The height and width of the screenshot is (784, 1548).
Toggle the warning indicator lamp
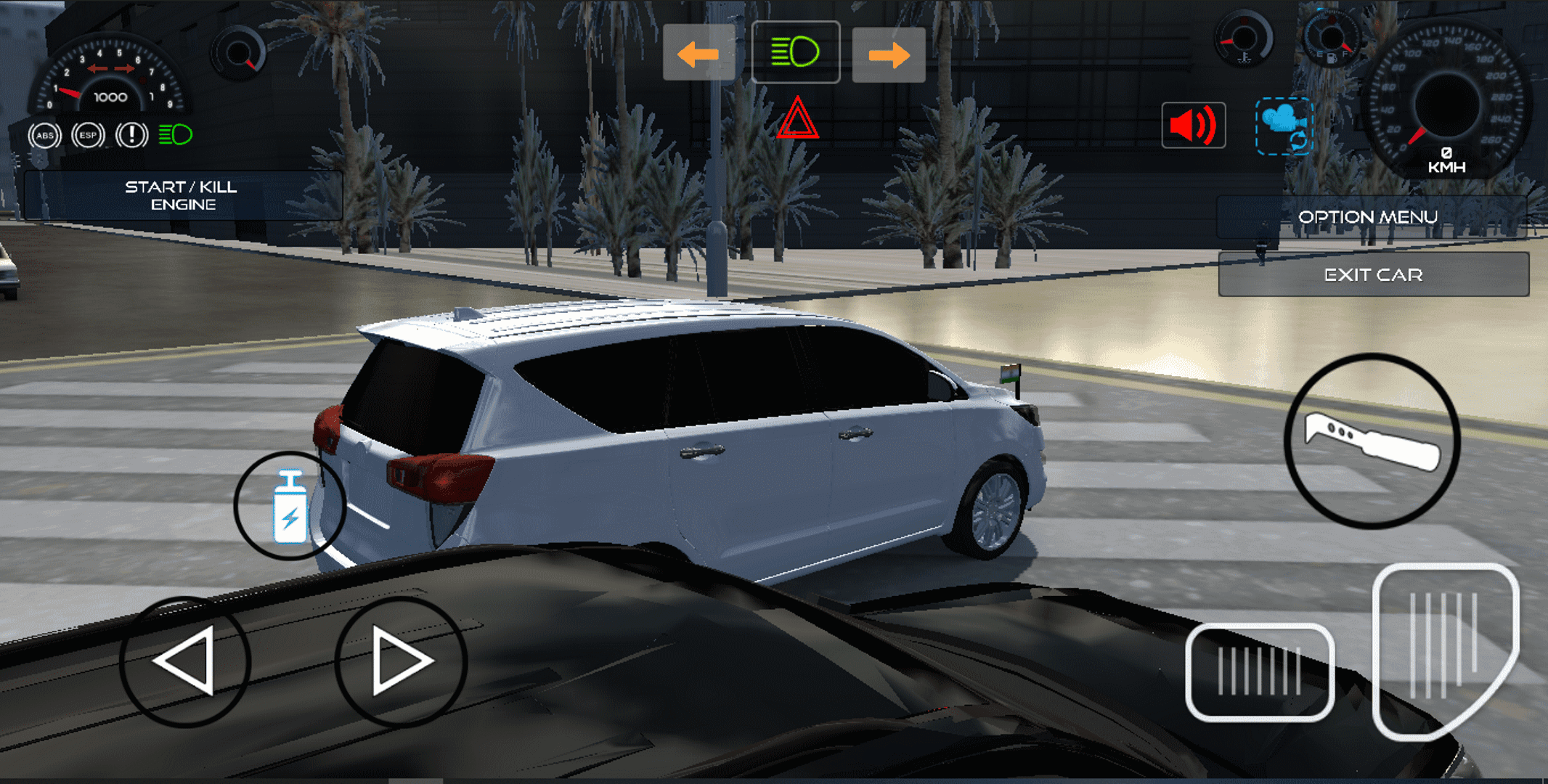tap(131, 134)
